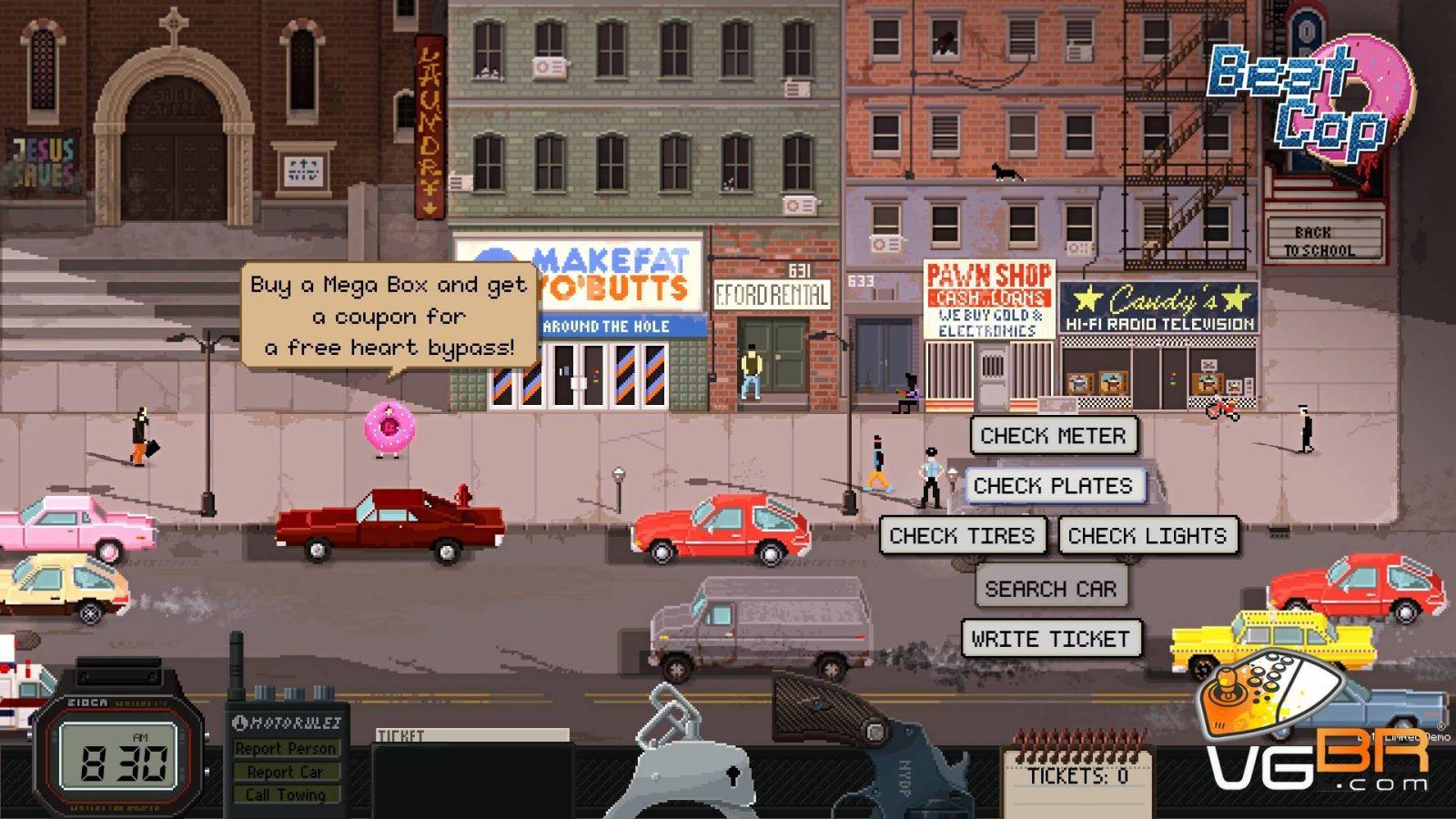Select the Search Car action

coord(1050,589)
